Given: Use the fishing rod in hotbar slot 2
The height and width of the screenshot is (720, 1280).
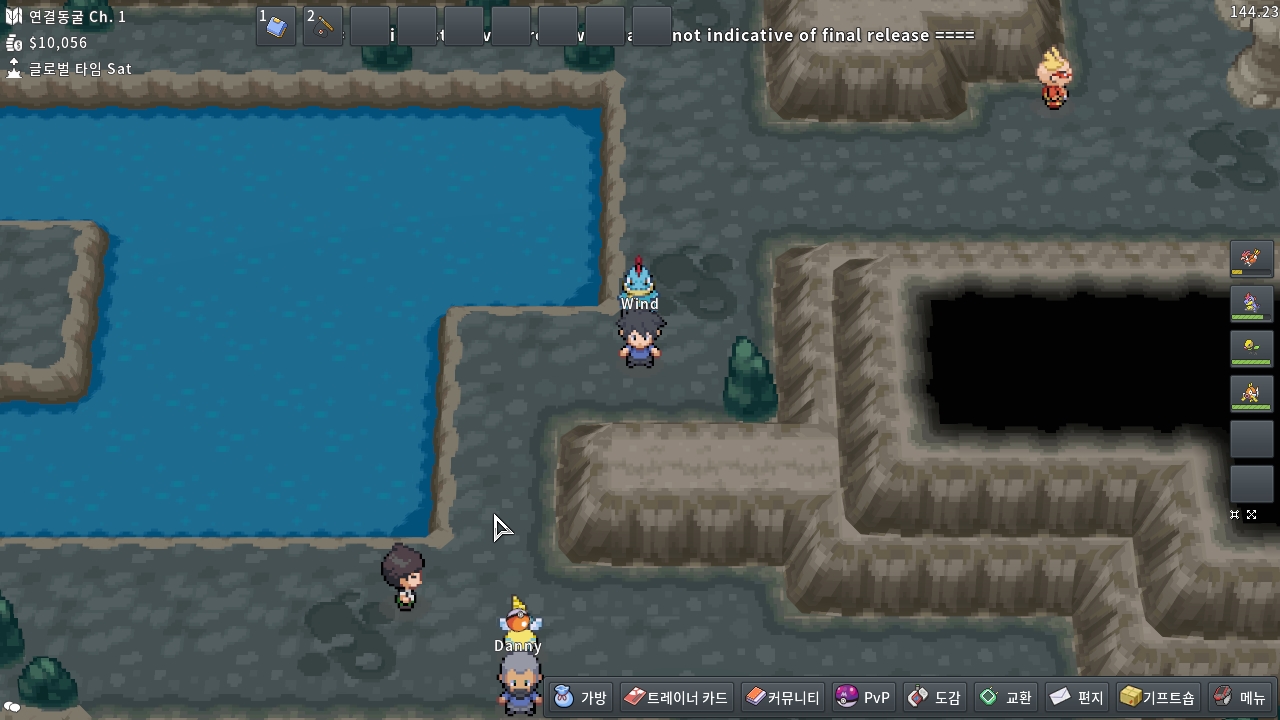Looking at the screenshot, I should coord(323,27).
